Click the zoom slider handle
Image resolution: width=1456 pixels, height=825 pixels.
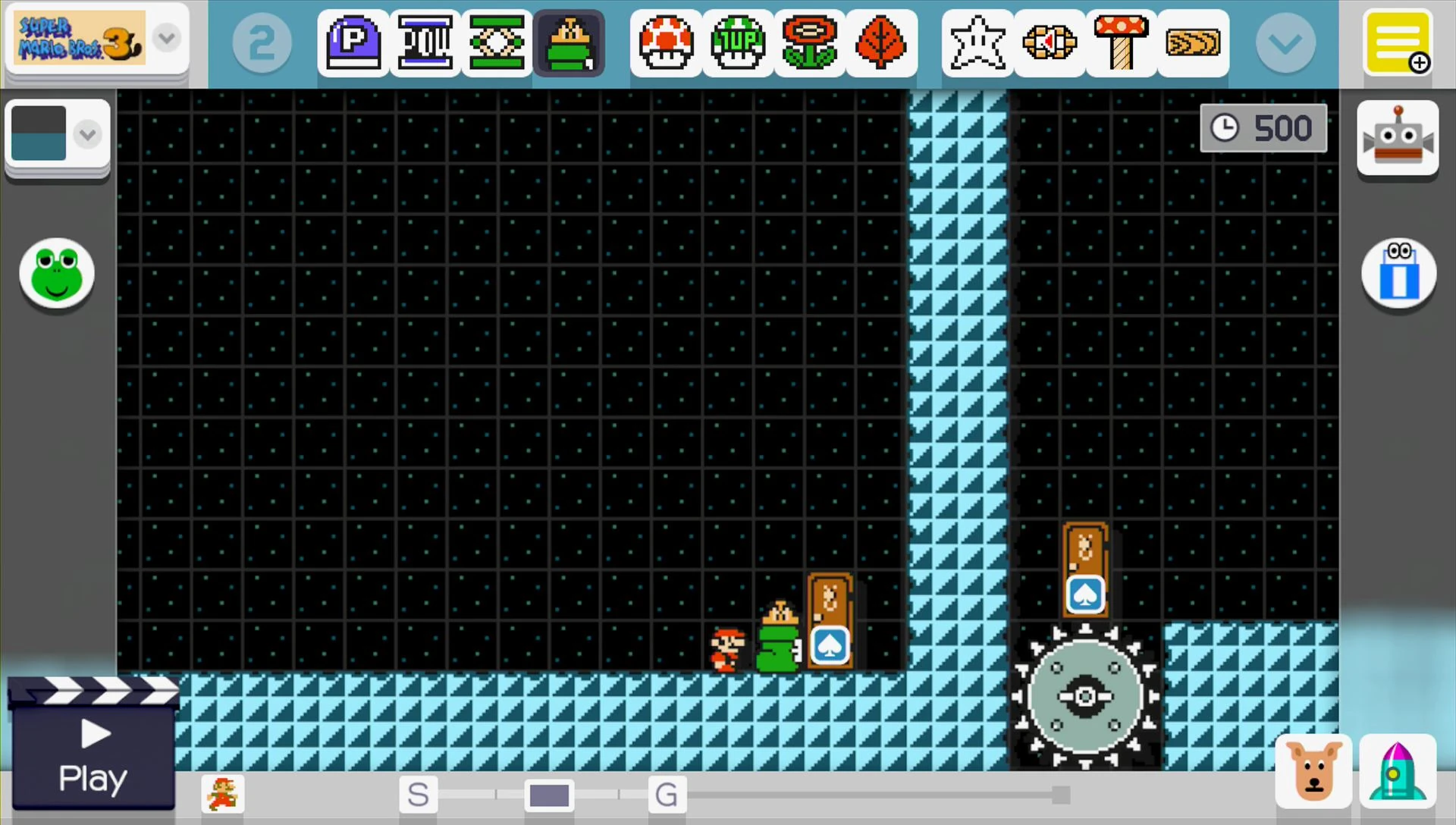click(x=548, y=795)
